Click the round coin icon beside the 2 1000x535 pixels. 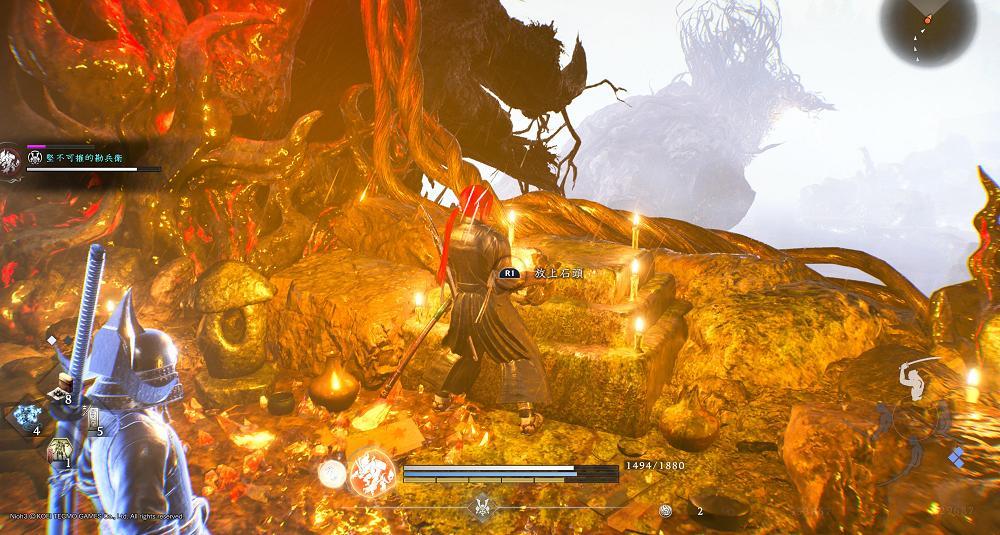coord(666,510)
